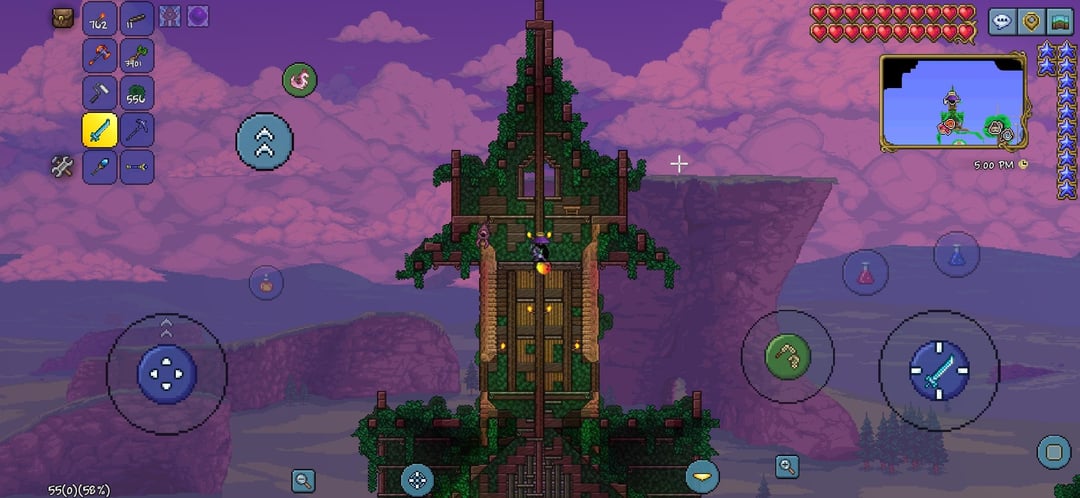Tap the sword attack joystick
Viewport: 1080px width, 498px height.
939,370
